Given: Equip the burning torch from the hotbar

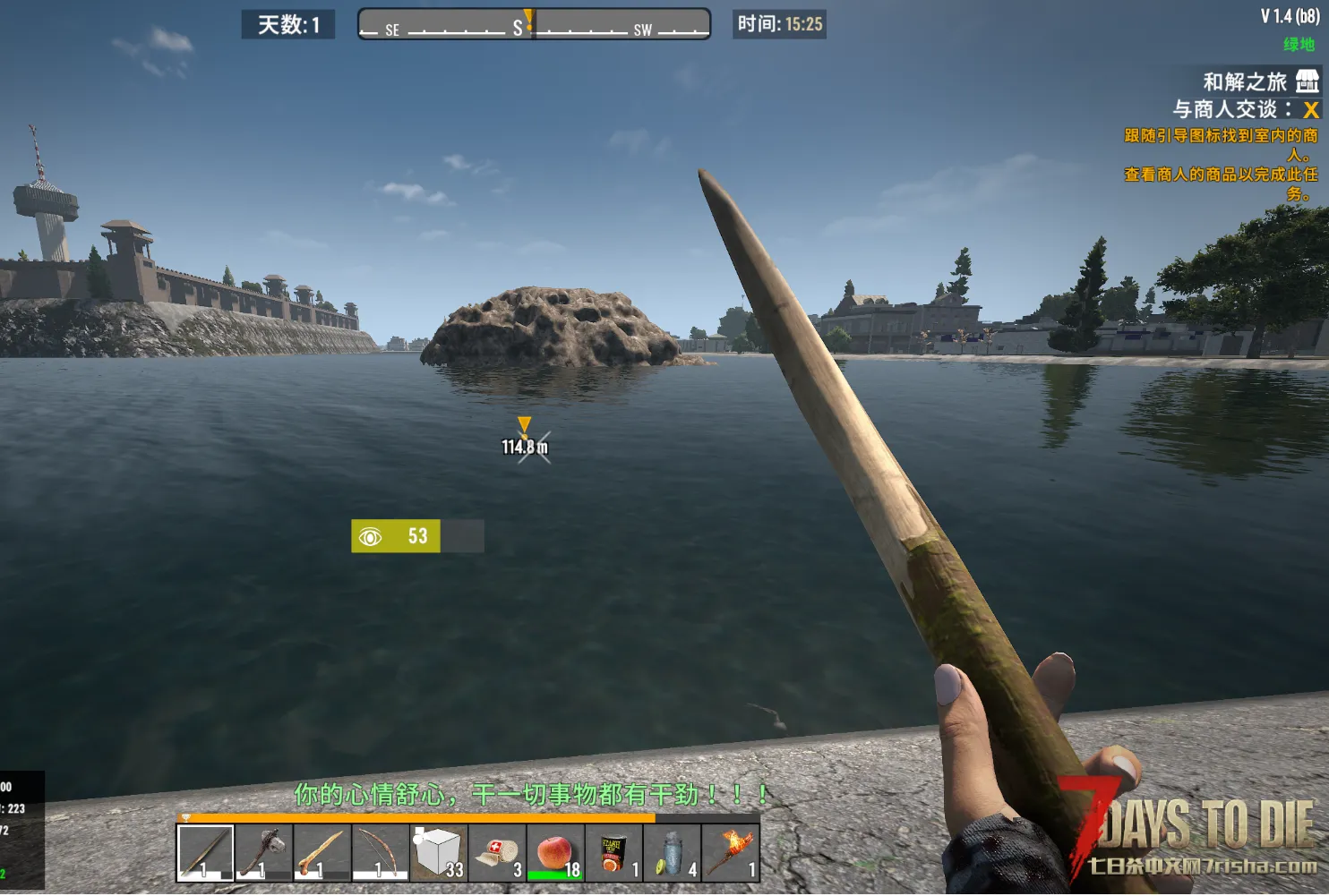Looking at the screenshot, I should (x=730, y=853).
